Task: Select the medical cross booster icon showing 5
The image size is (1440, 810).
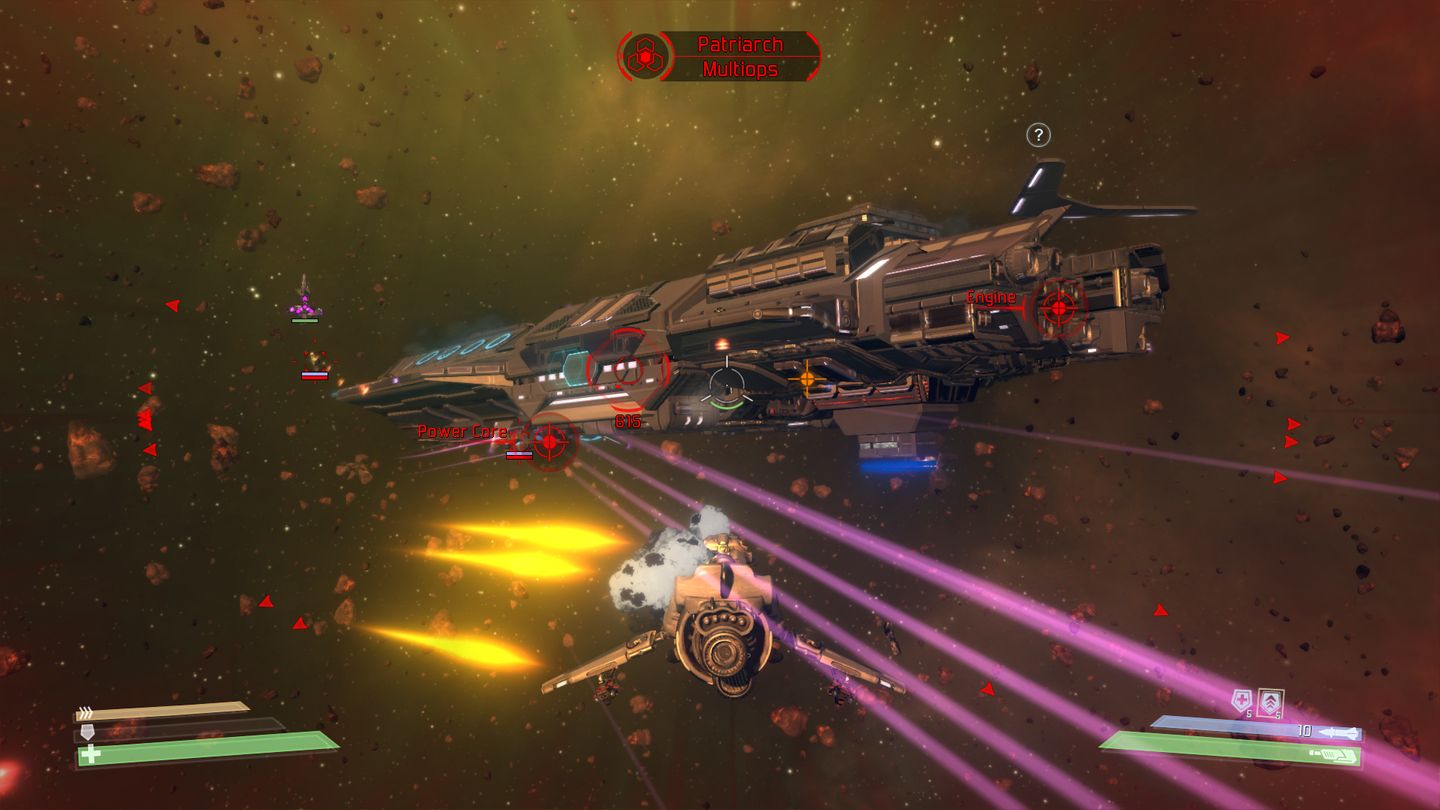Action: [x=1240, y=700]
